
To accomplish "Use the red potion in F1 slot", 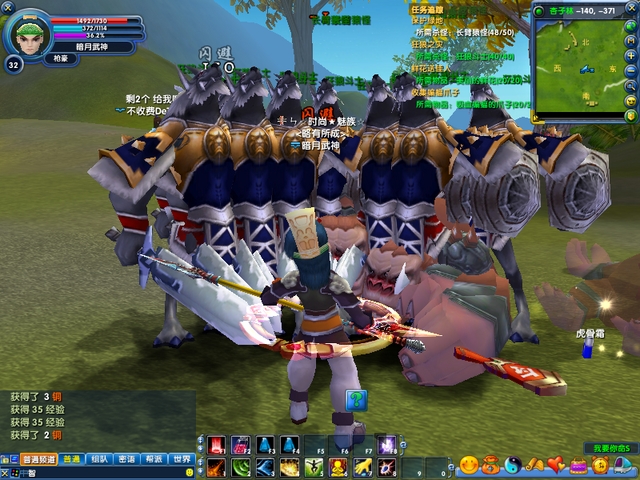I will coord(216,446).
